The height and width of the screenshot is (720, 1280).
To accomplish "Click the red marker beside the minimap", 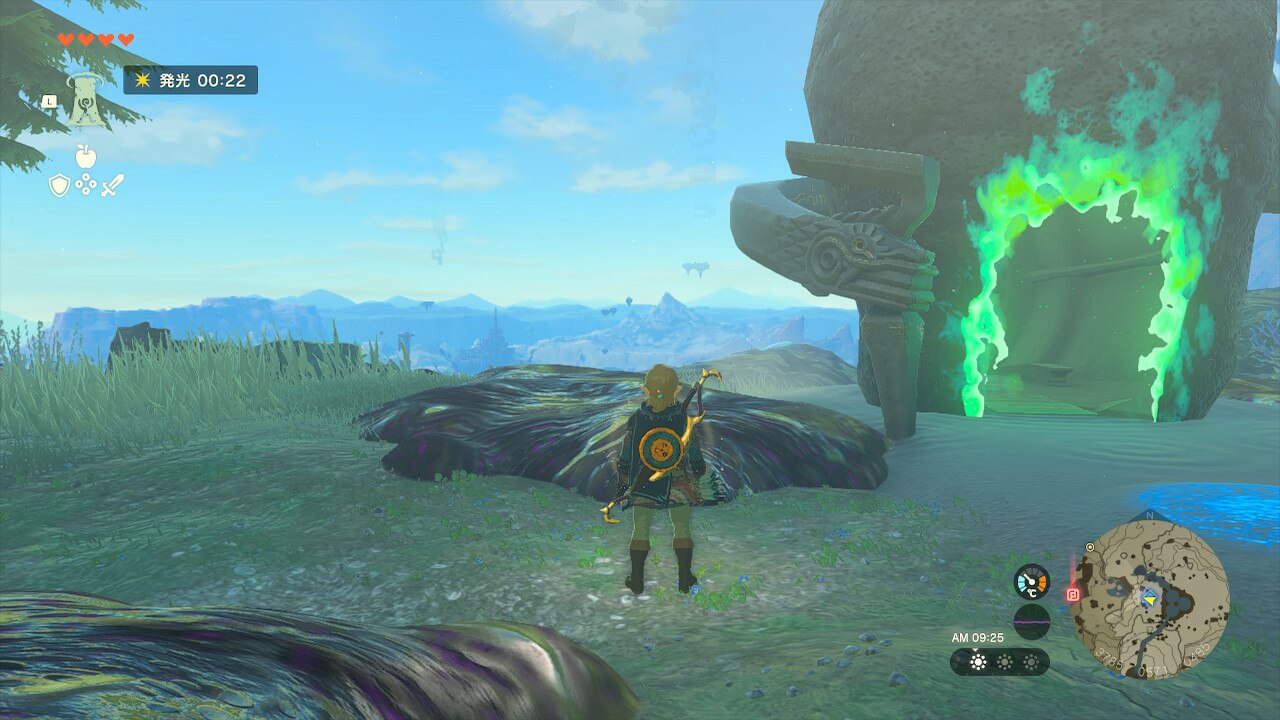I will 1073,594.
